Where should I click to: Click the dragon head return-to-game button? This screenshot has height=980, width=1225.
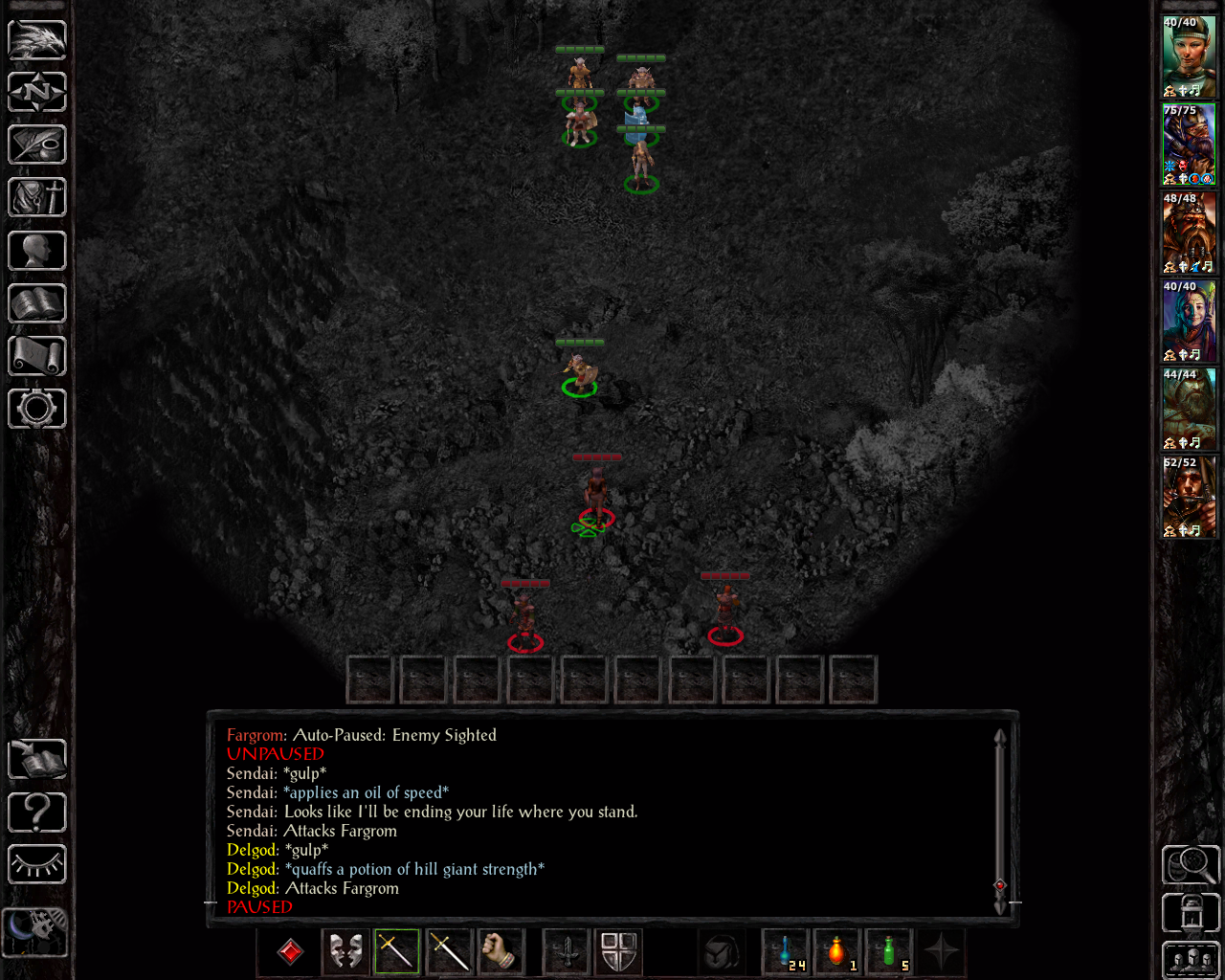click(37, 39)
